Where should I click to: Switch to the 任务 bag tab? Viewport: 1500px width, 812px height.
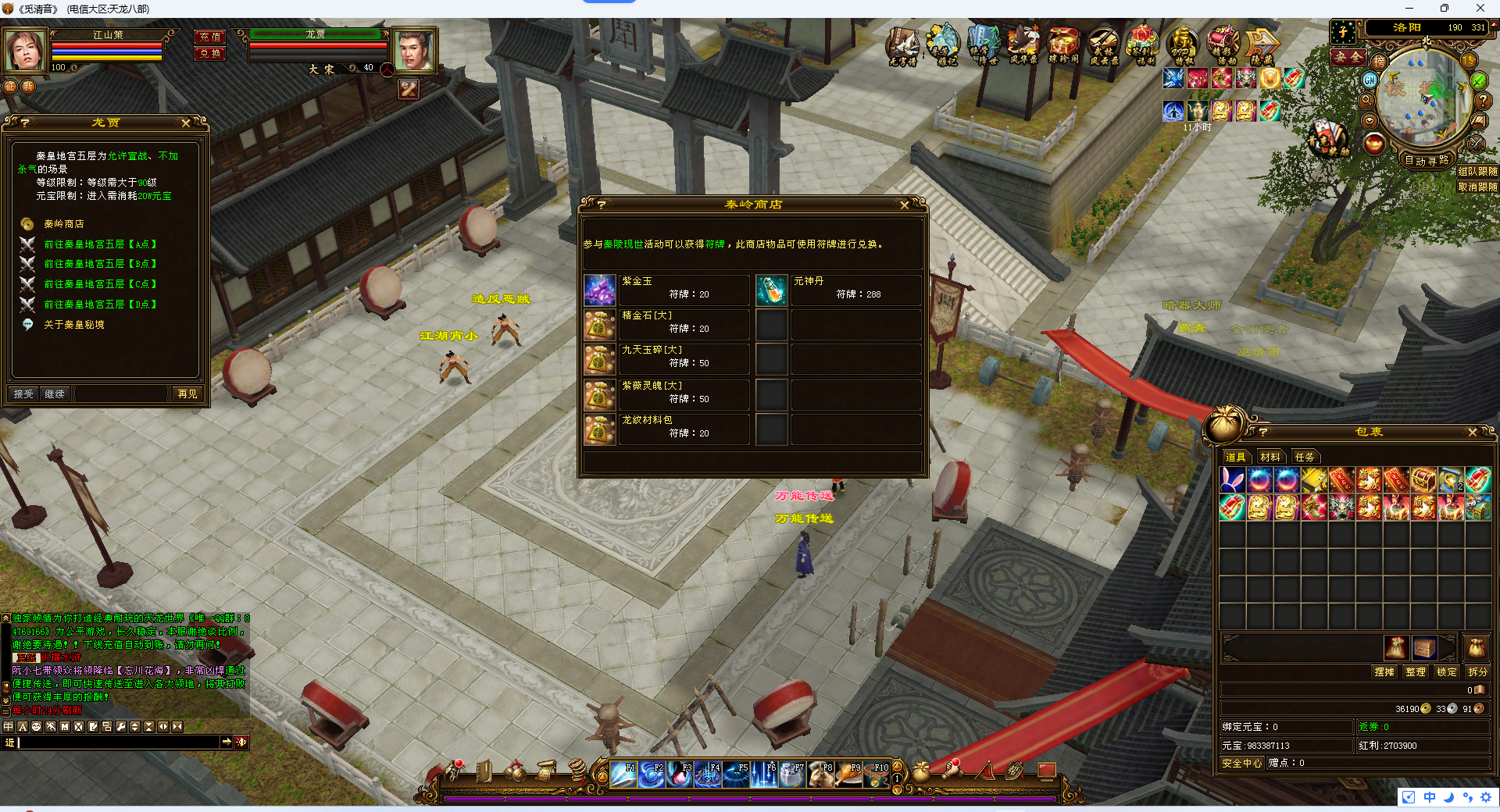pyautogui.click(x=1304, y=458)
